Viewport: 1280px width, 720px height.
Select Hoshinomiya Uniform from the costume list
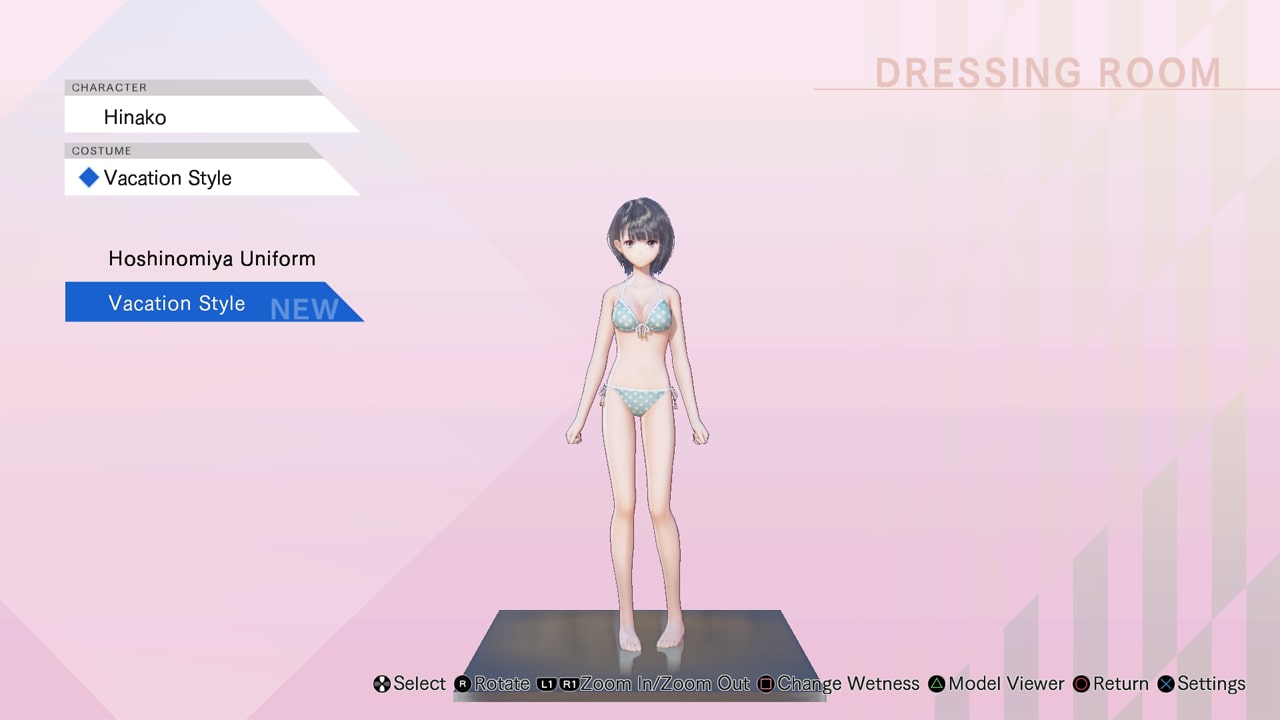click(x=211, y=258)
